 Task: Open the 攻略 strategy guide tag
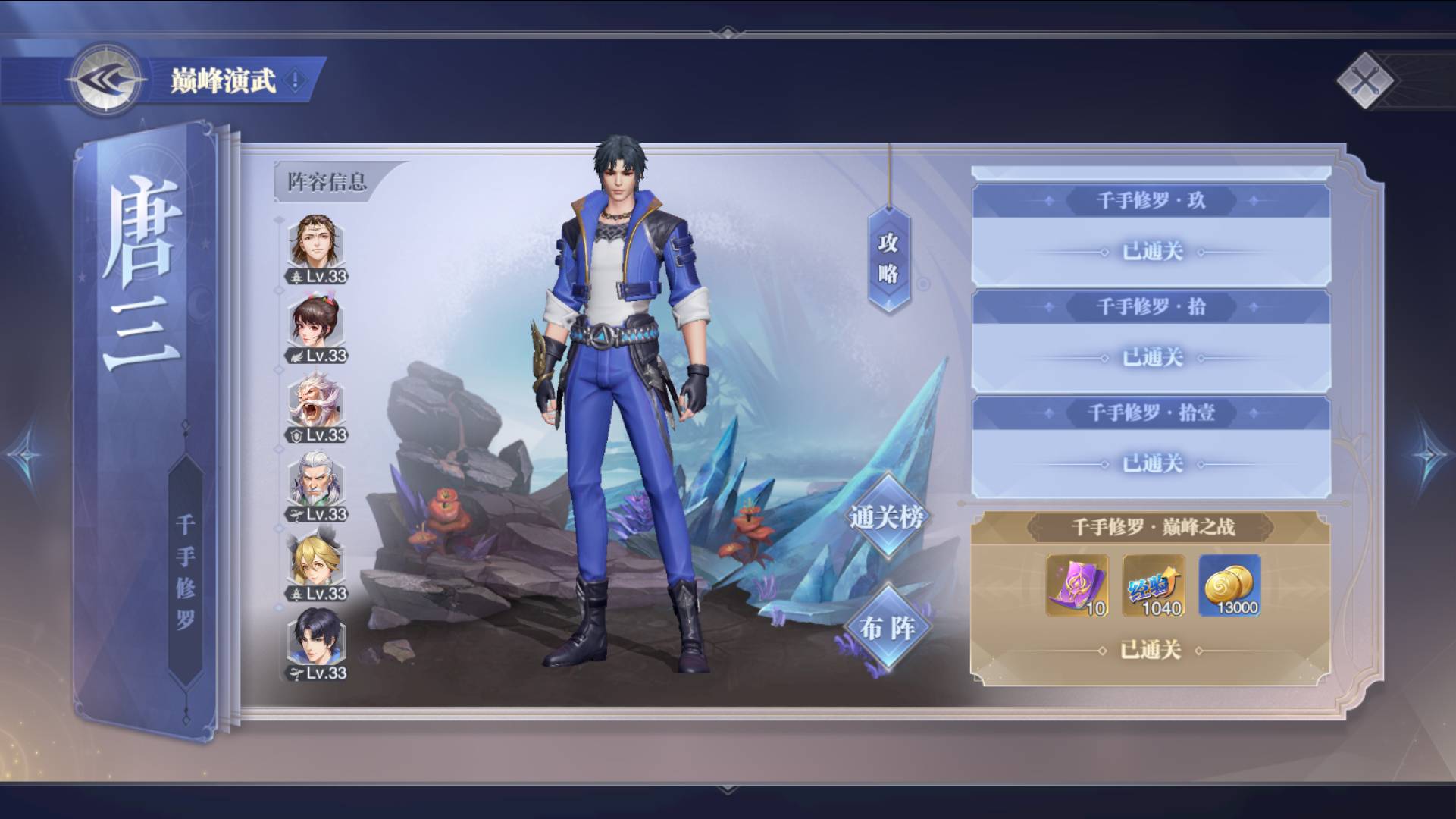click(x=888, y=258)
